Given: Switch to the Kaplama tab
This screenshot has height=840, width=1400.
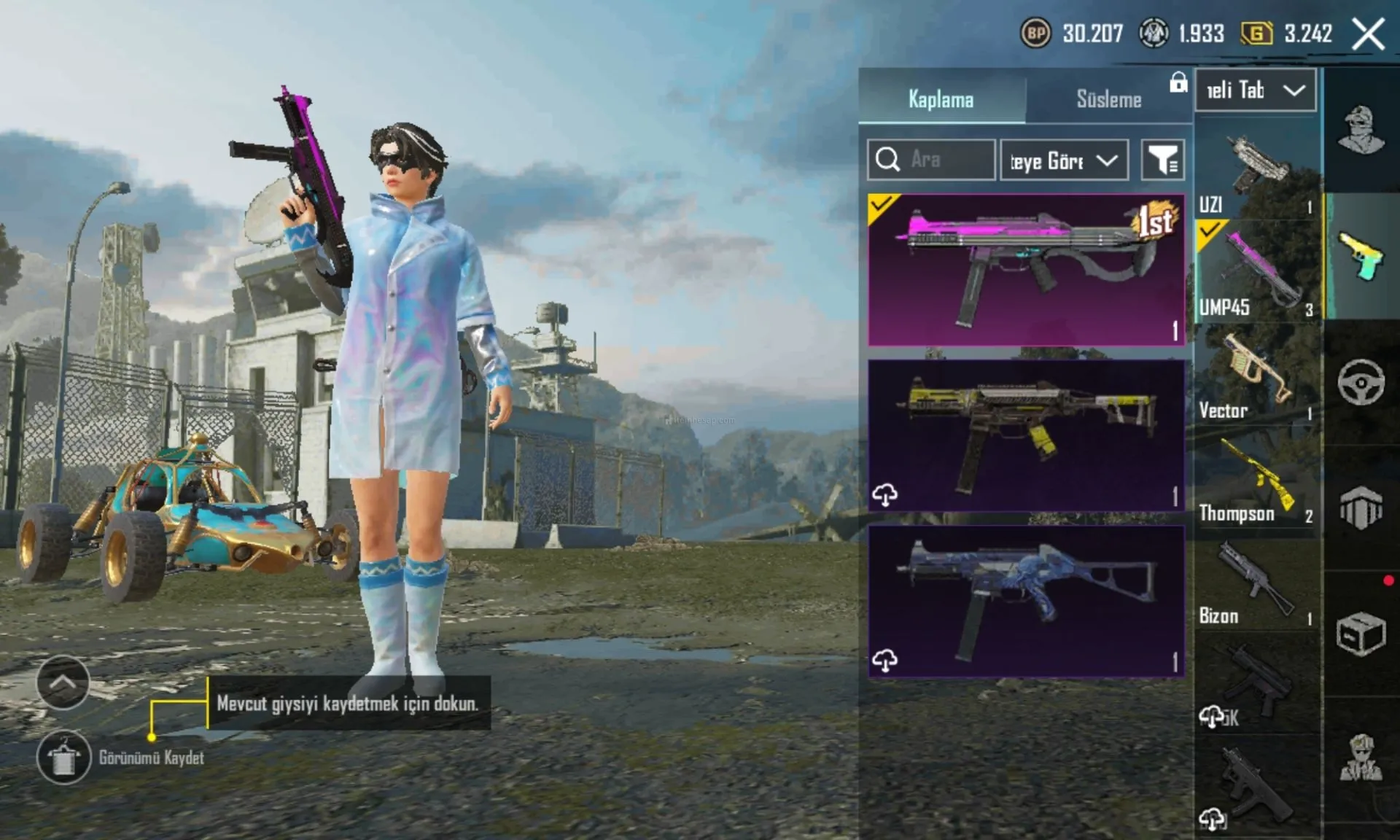Looking at the screenshot, I should click(x=941, y=98).
